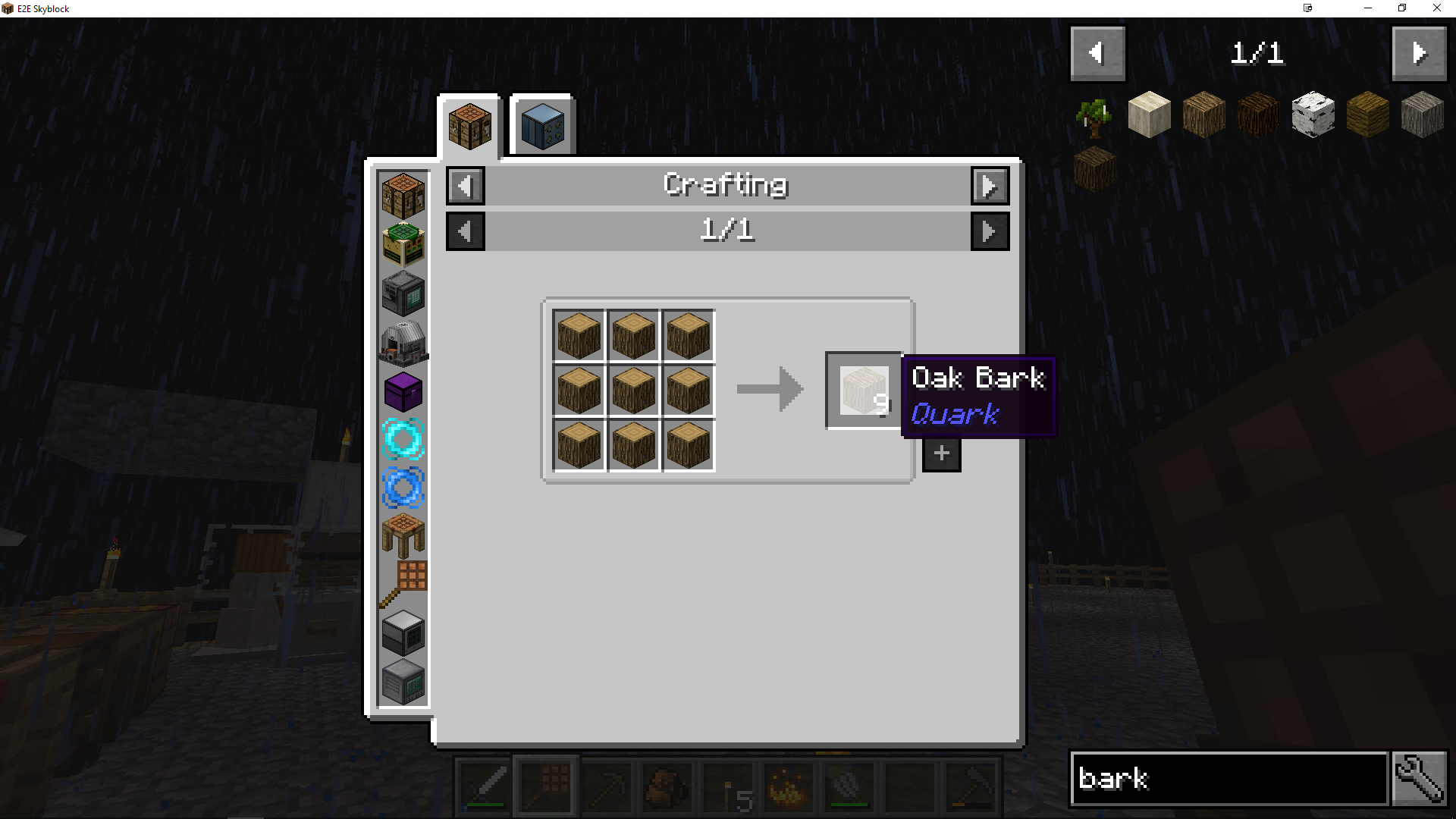Click the right arrow to view next recipe page
1456x819 pixels.
click(x=990, y=231)
